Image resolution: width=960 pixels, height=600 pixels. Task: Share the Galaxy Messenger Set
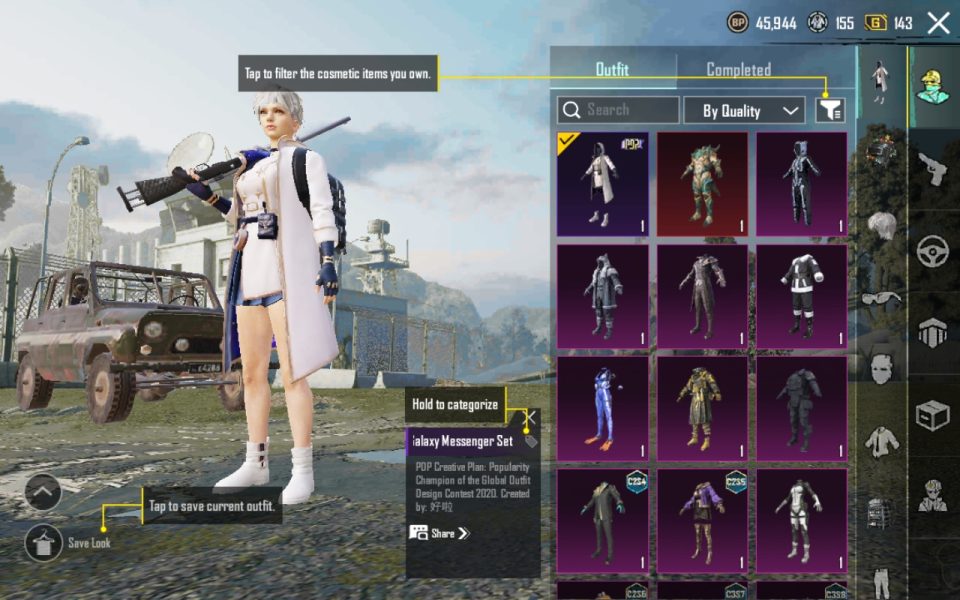(440, 533)
